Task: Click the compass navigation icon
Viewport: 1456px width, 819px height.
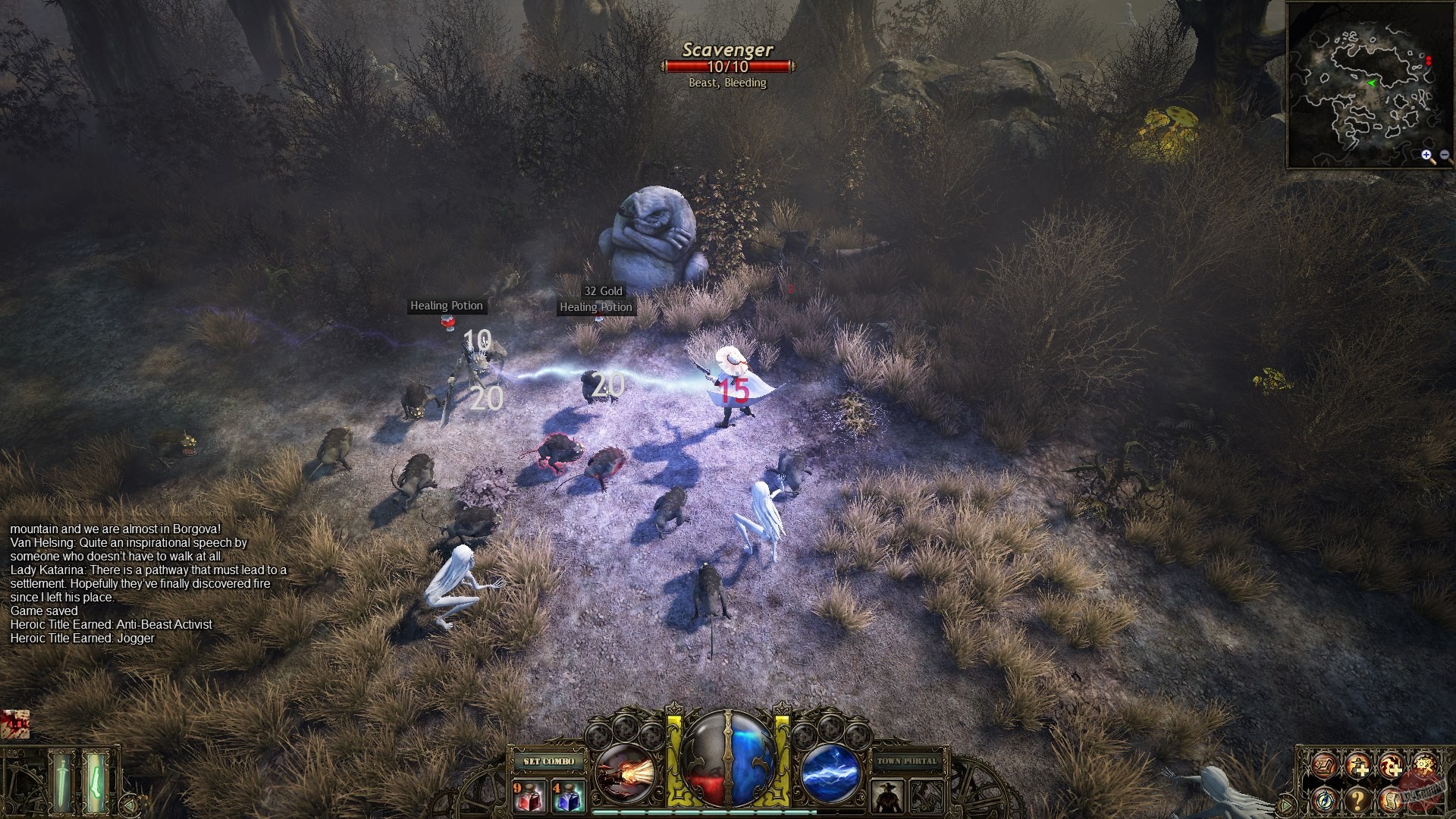Action: point(1325,800)
